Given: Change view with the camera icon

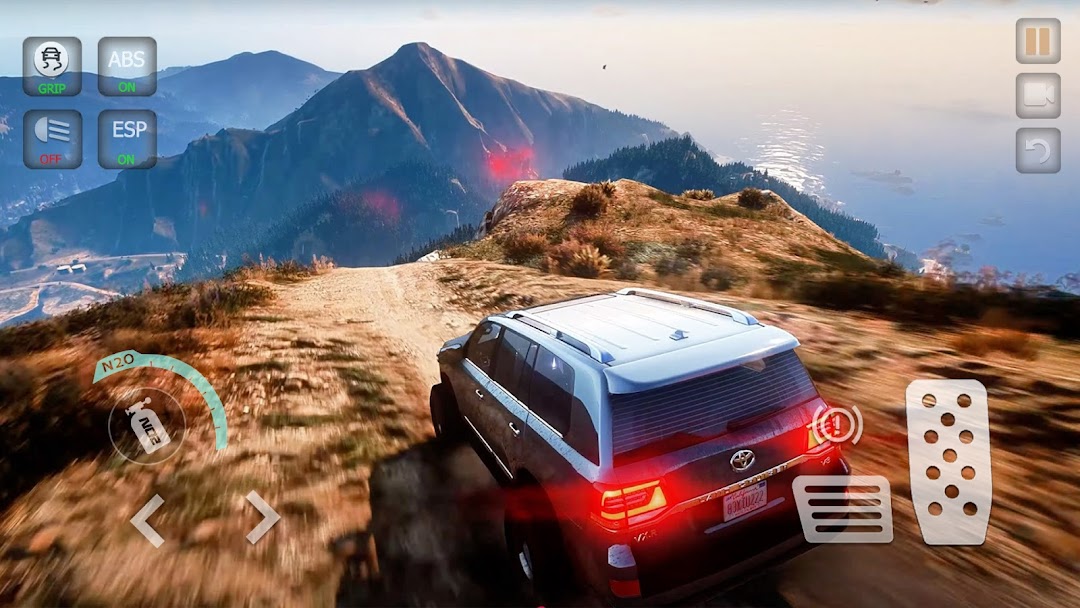Looking at the screenshot, I should 1038,96.
